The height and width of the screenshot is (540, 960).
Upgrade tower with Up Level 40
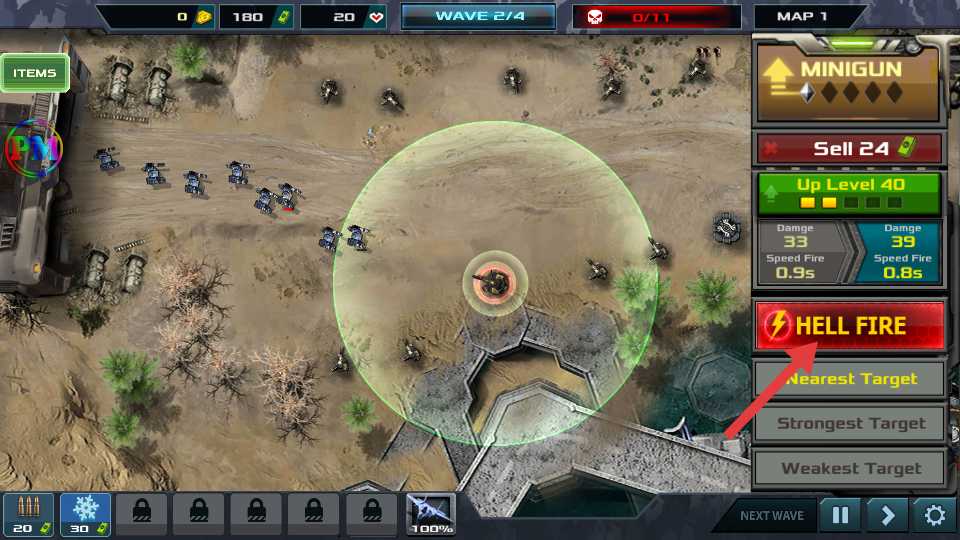[x=849, y=193]
